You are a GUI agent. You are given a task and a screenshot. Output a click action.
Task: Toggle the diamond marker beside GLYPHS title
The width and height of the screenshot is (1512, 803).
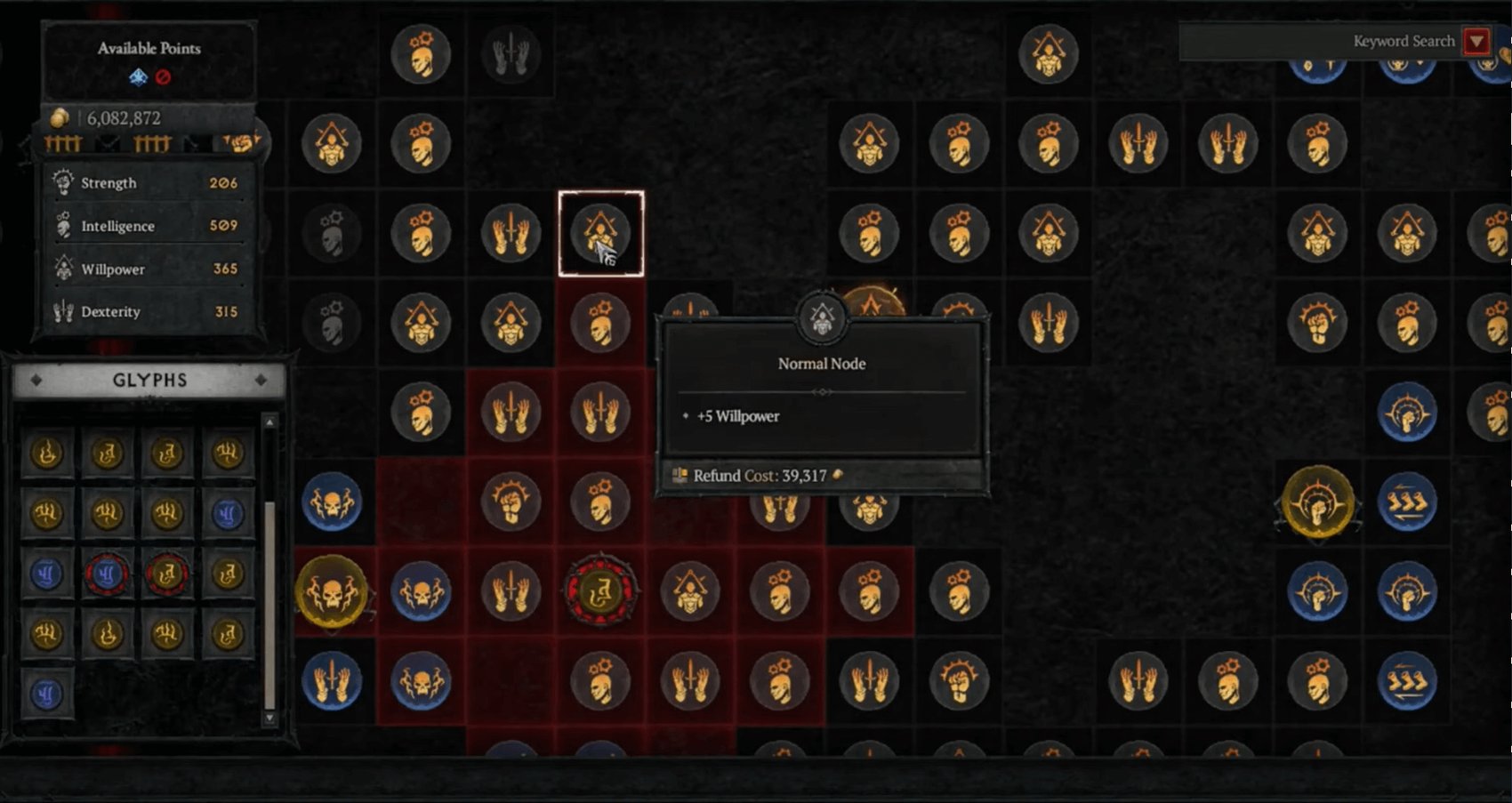[36, 381]
